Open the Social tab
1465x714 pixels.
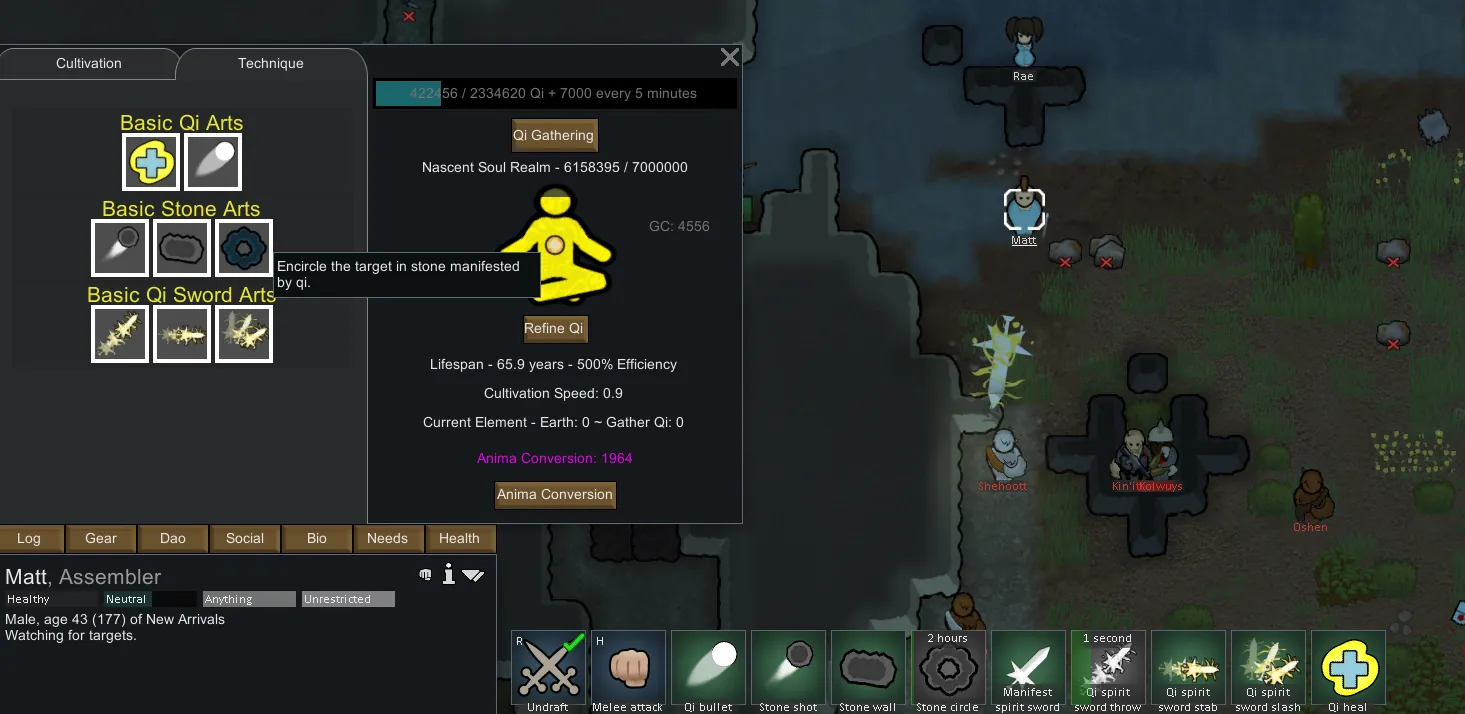coord(245,538)
